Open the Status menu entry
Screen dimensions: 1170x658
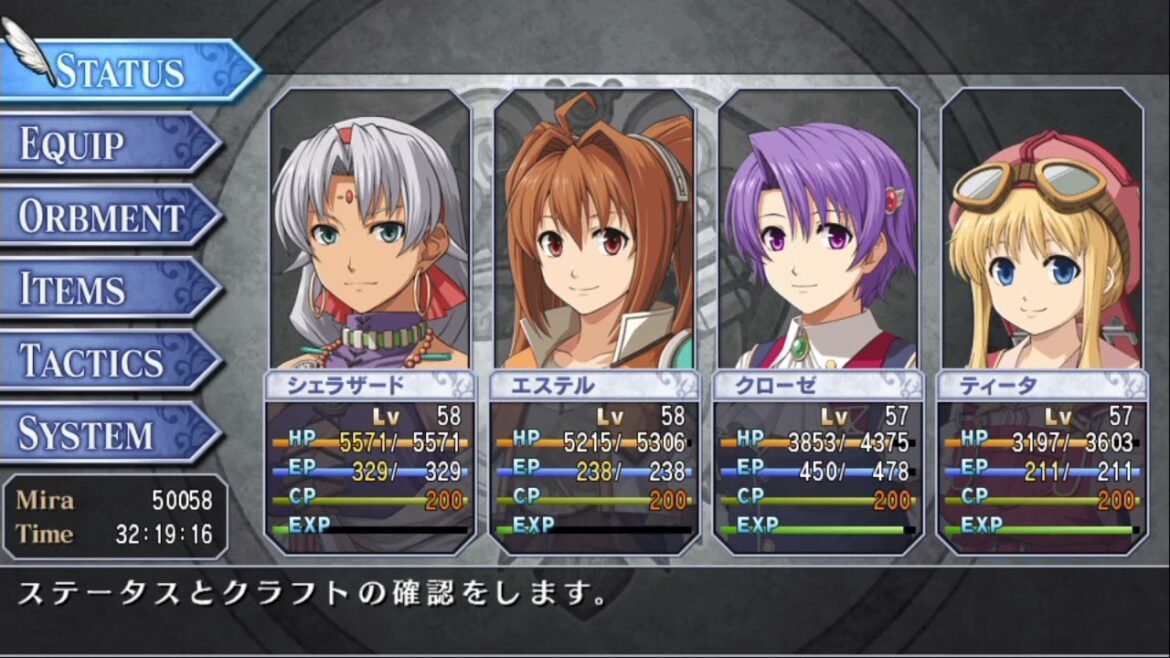120,70
